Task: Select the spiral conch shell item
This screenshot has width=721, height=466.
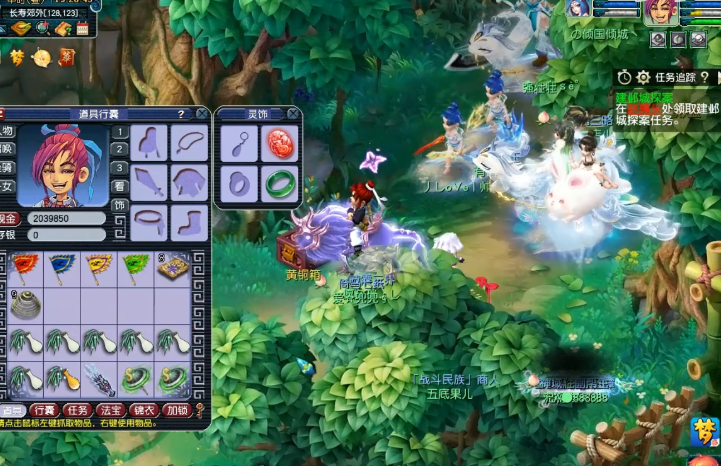Action: [24, 304]
